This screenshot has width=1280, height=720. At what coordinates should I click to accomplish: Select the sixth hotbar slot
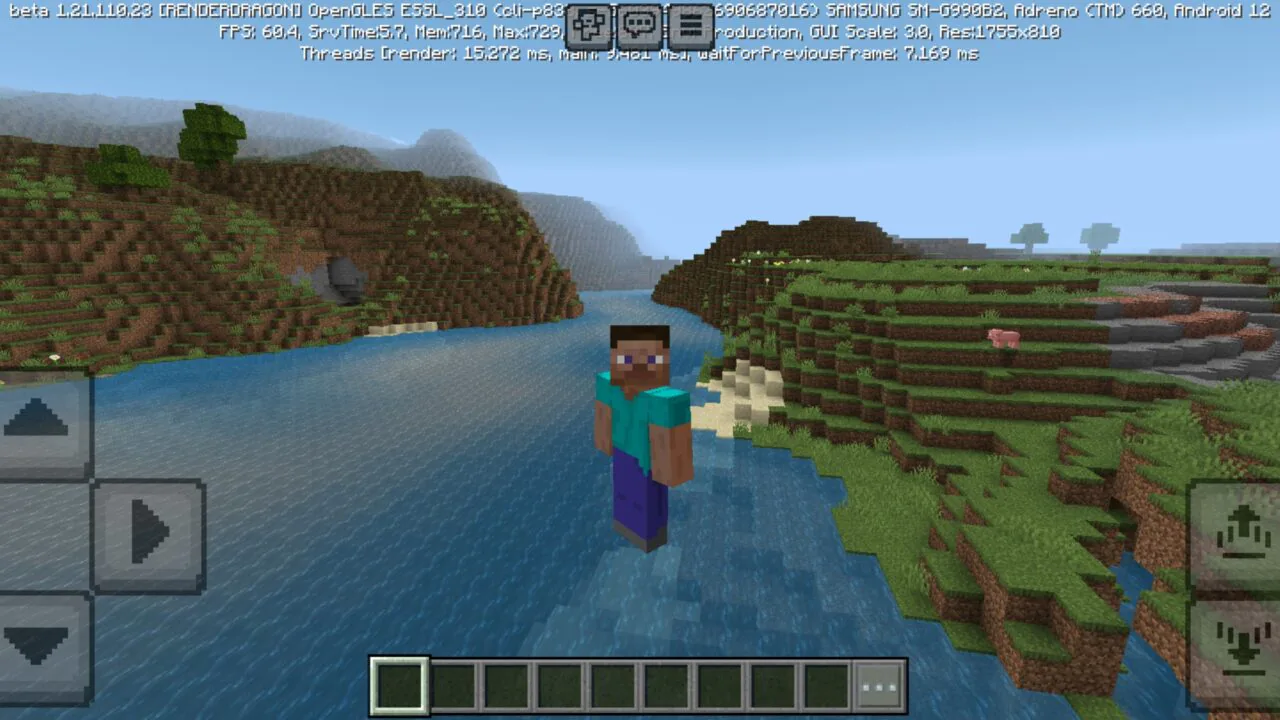(667, 684)
